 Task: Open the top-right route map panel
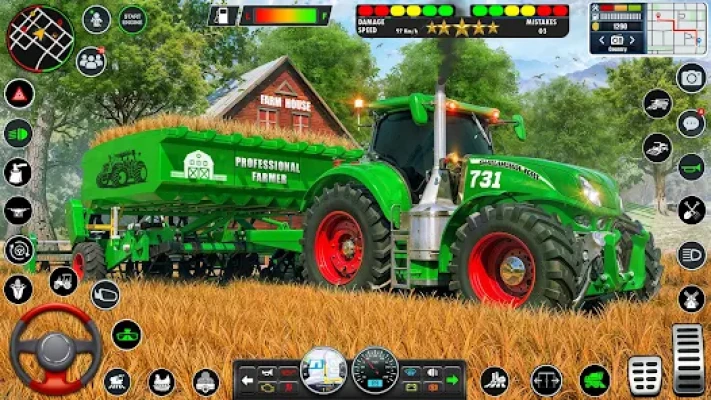[677, 27]
